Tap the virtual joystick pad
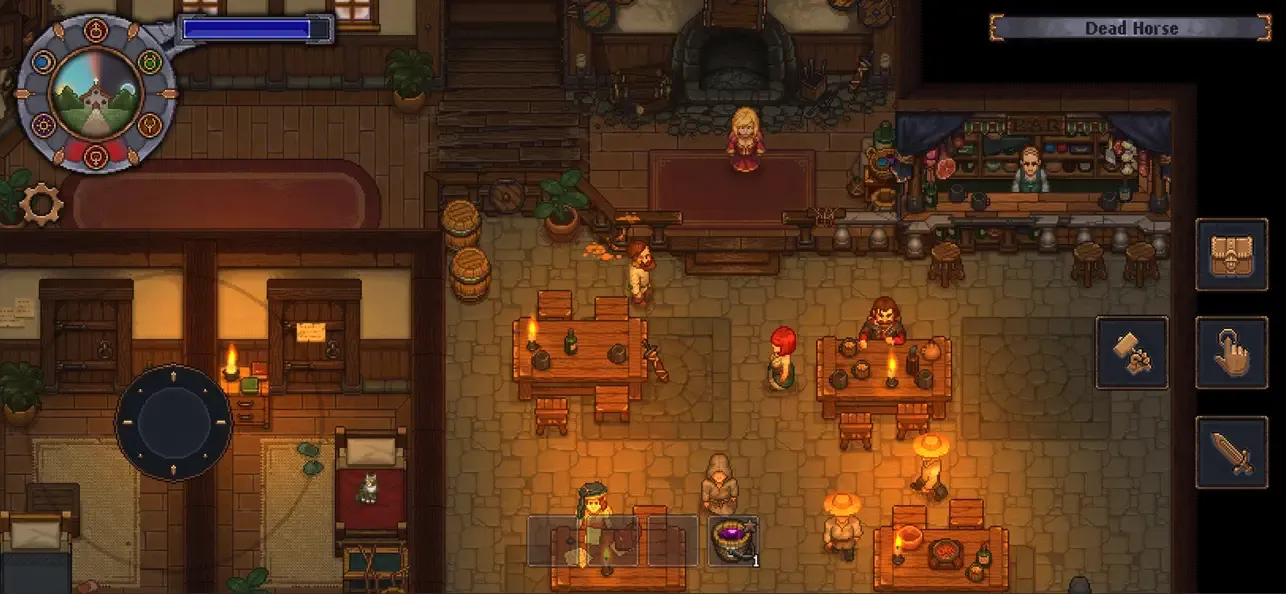This screenshot has width=1286, height=594. [174, 422]
